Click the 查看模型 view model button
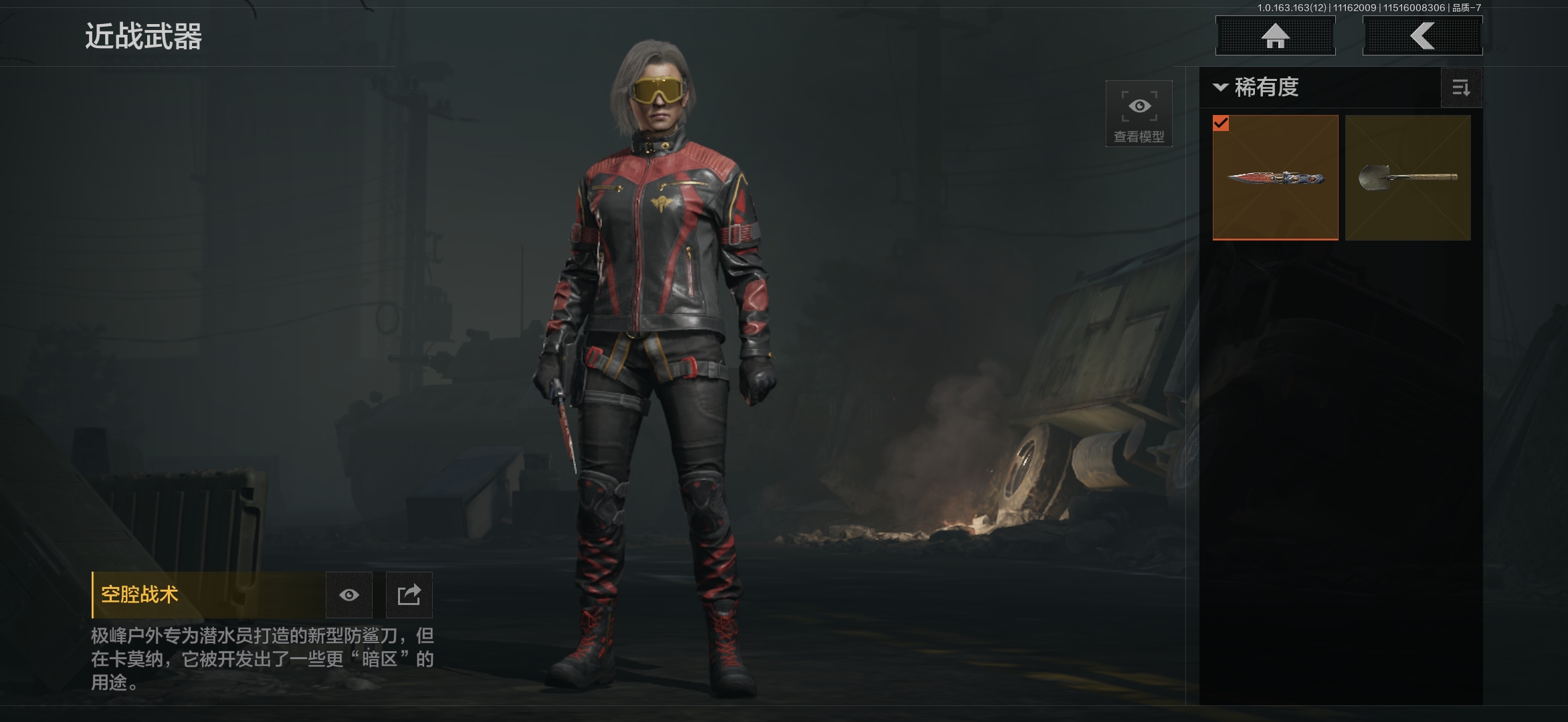 [x=1139, y=114]
